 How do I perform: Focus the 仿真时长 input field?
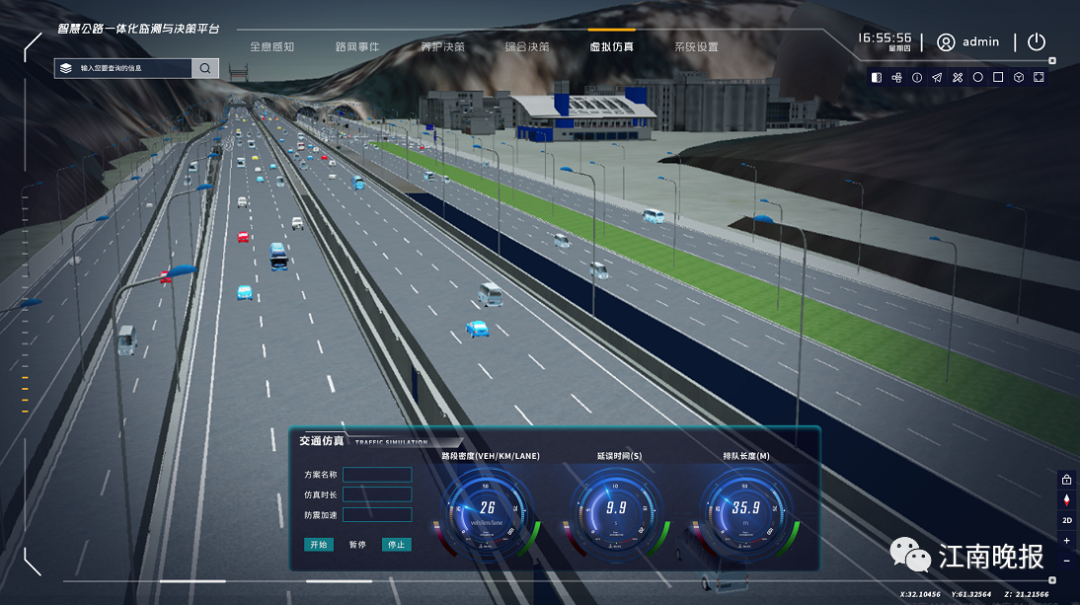(x=377, y=494)
